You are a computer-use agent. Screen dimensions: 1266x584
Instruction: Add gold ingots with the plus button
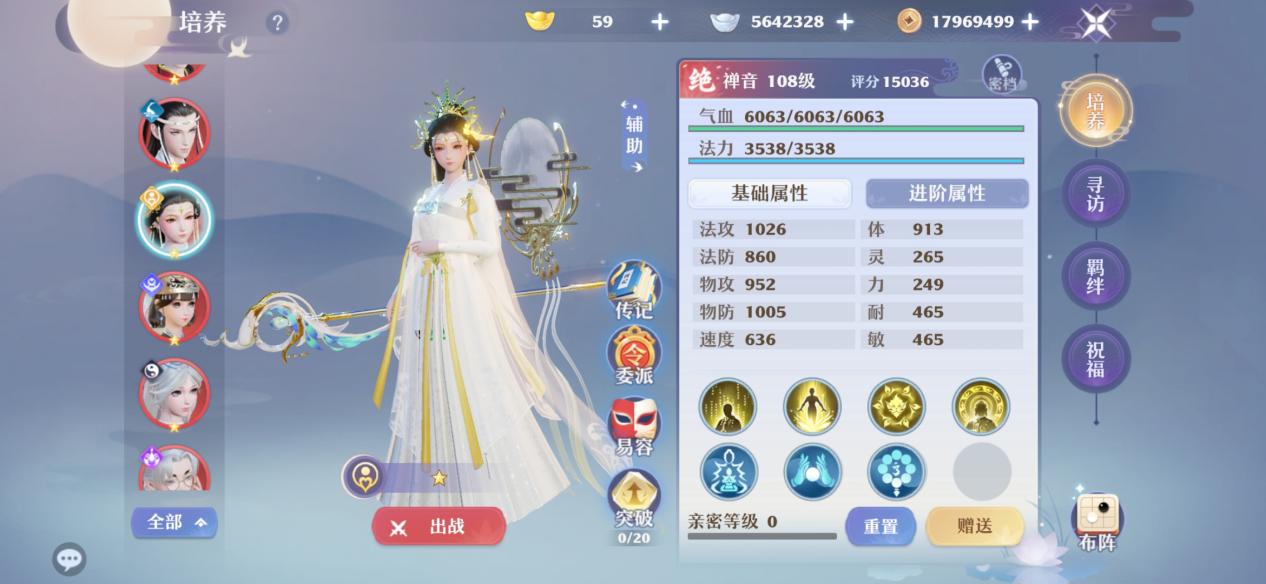[x=660, y=21]
